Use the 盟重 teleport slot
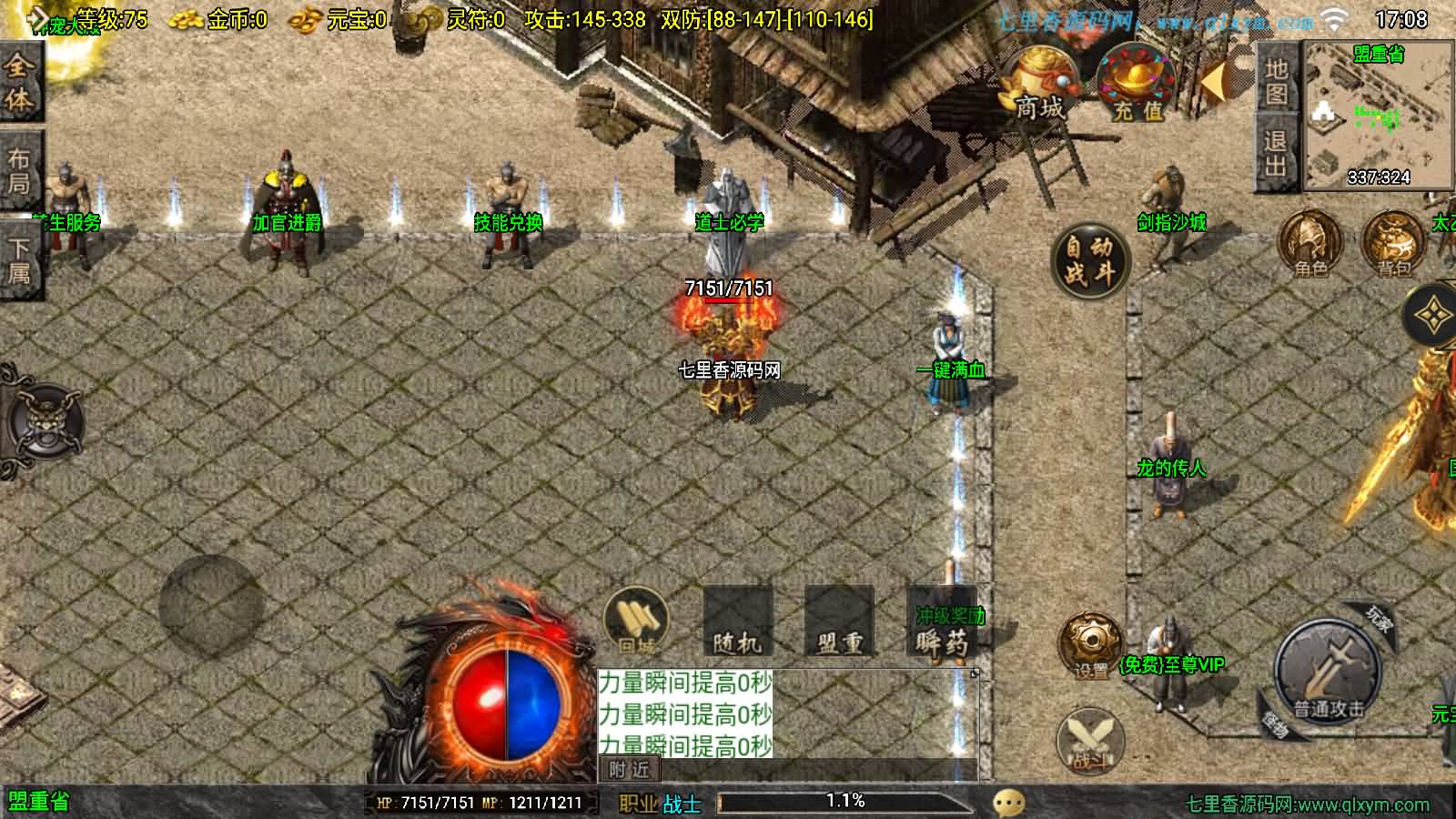 click(839, 622)
